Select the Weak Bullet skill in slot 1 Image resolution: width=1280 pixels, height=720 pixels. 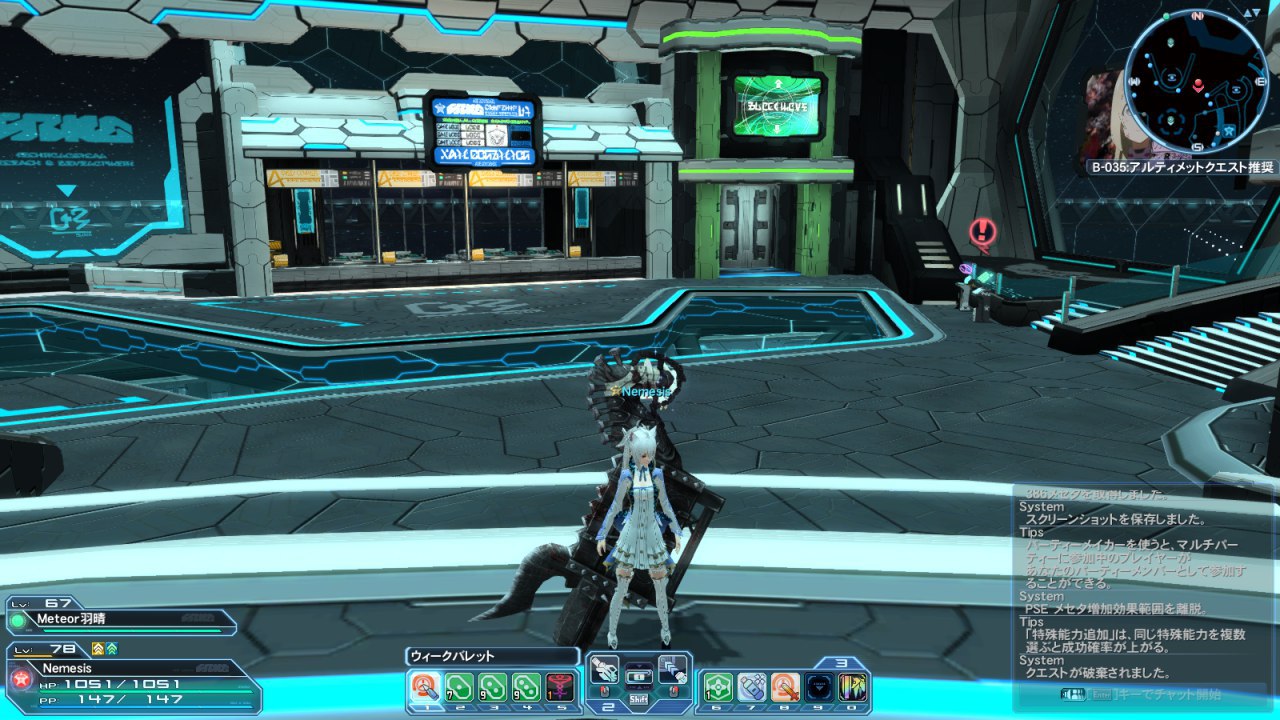coord(426,687)
